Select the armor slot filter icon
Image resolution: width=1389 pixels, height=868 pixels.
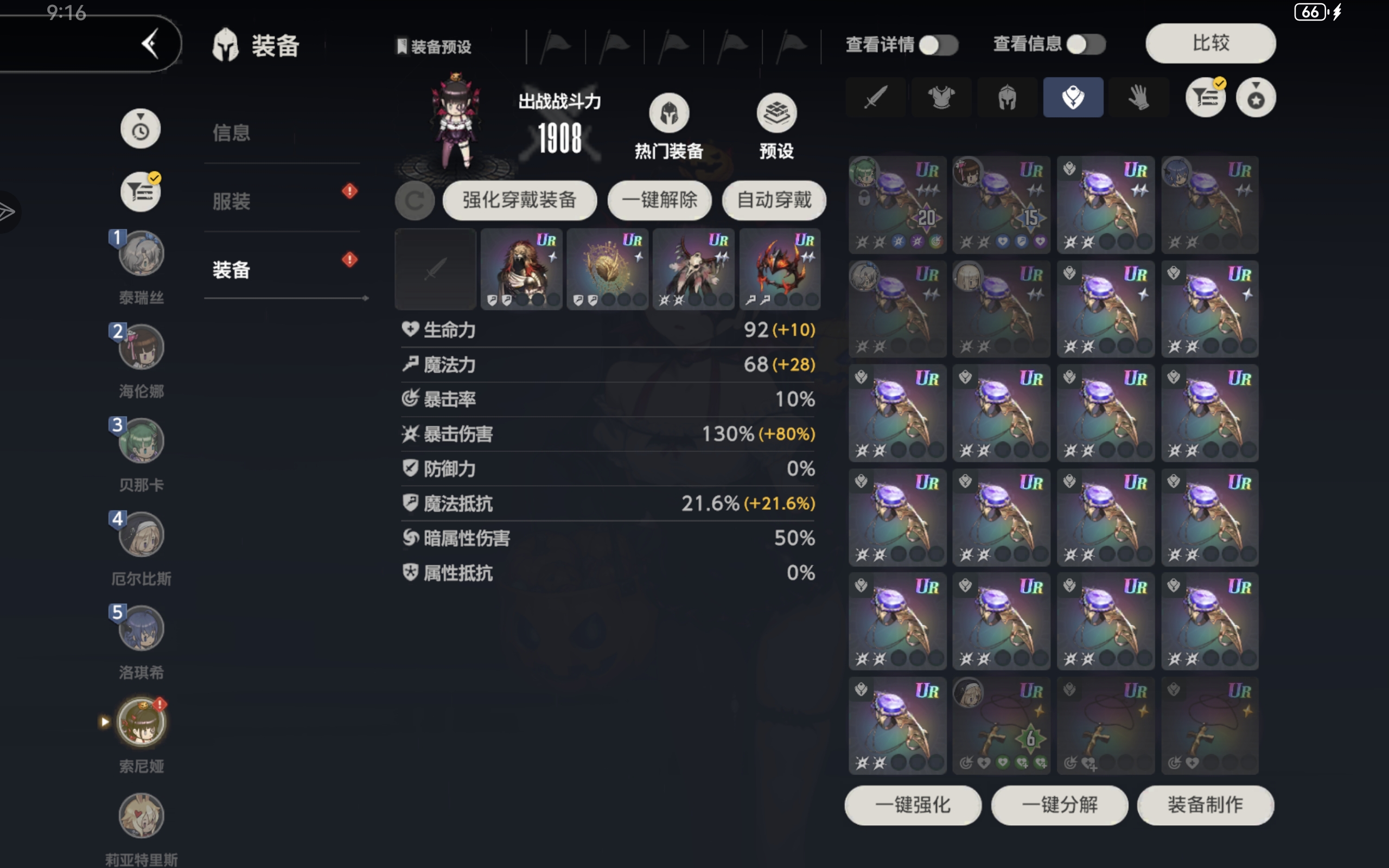pyautogui.click(x=941, y=97)
